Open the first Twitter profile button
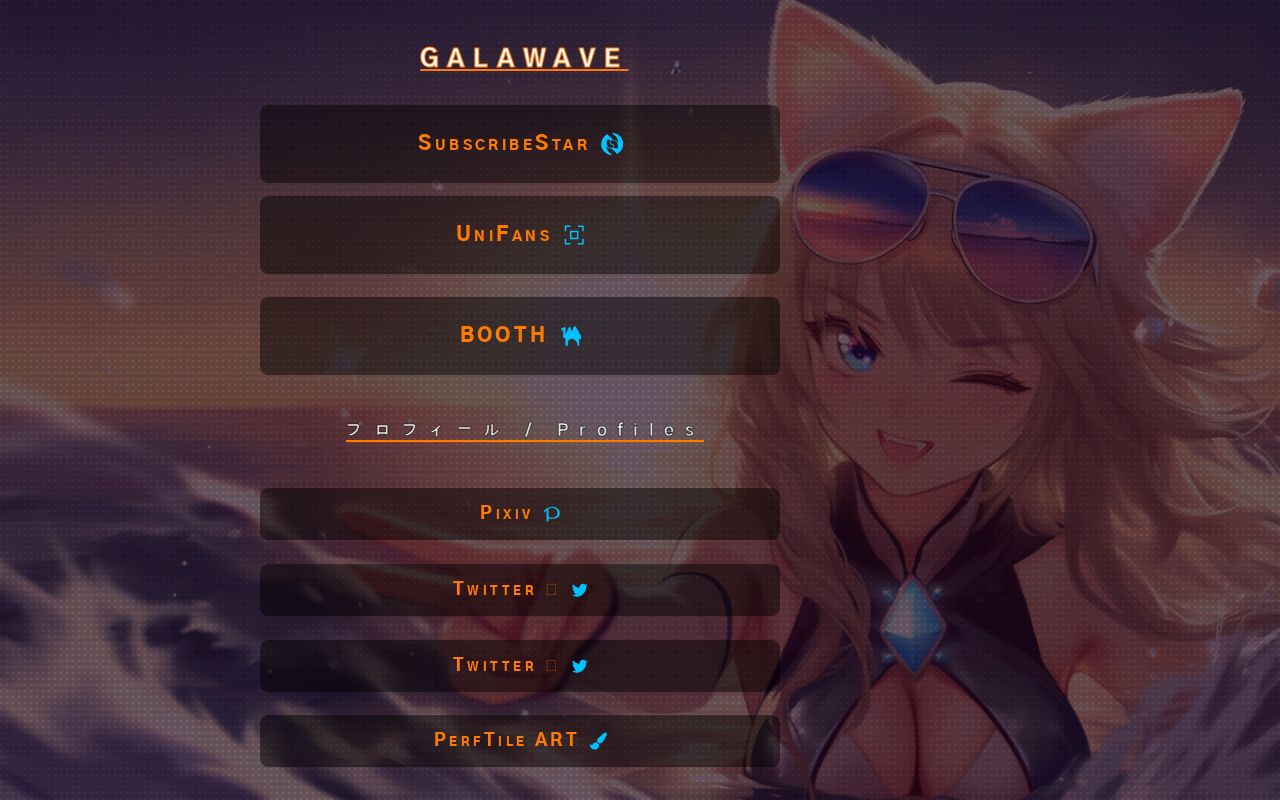This screenshot has width=1280, height=800. pos(520,589)
